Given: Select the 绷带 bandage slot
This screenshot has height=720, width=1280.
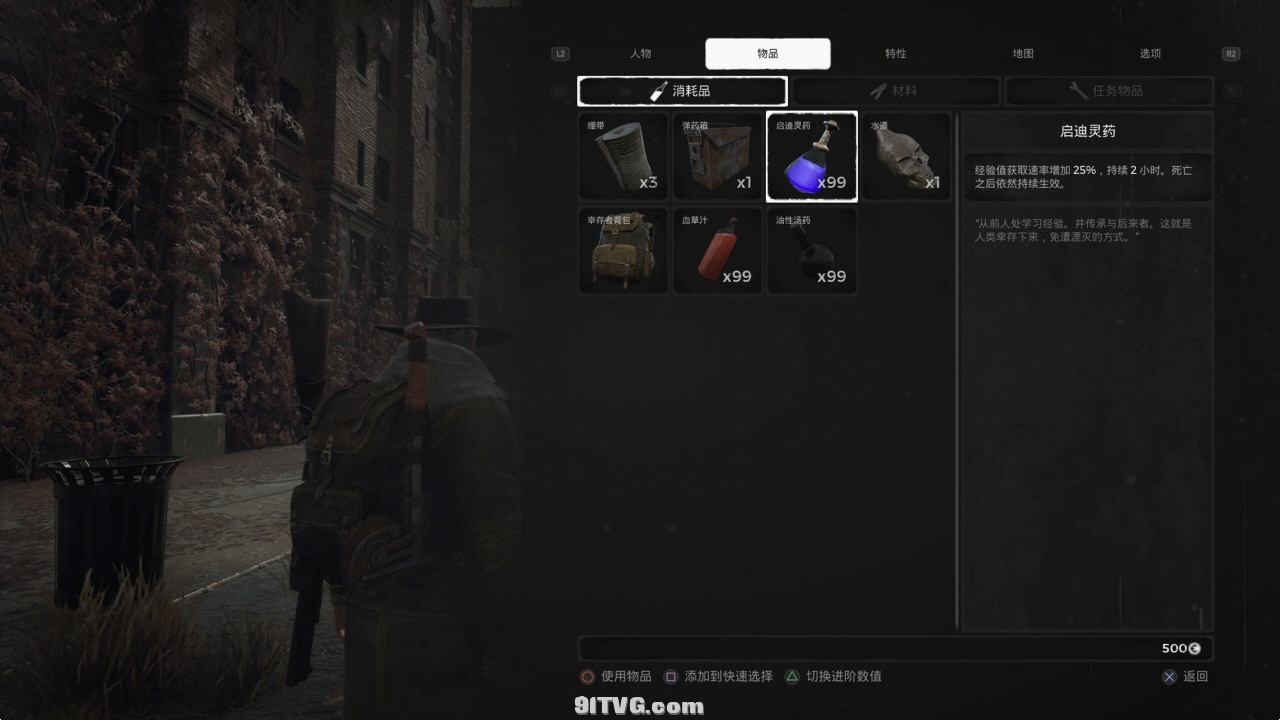Looking at the screenshot, I should click(x=623, y=156).
